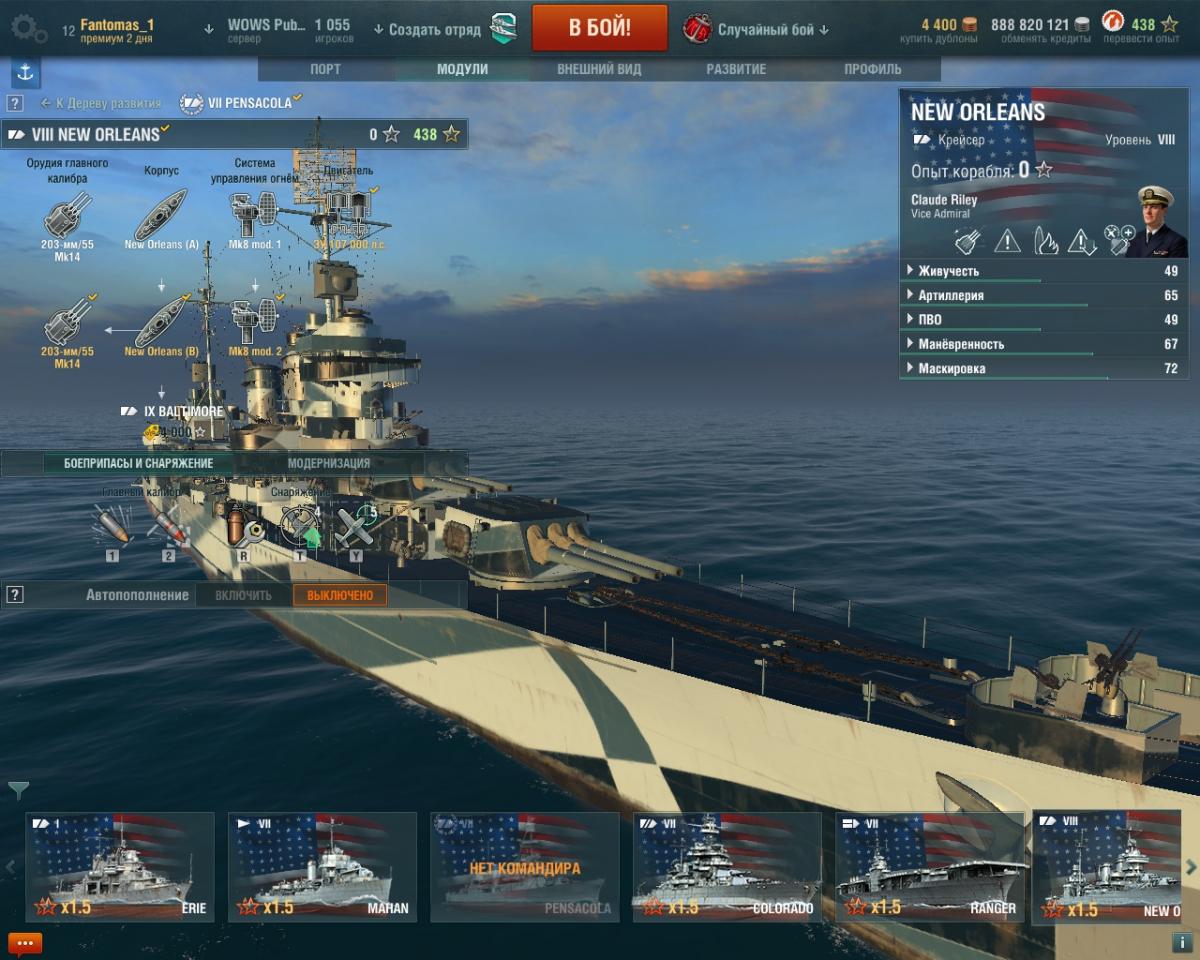1200x960 pixels.
Task: Select the Colorado ship in the carousel
Action: click(x=726, y=866)
